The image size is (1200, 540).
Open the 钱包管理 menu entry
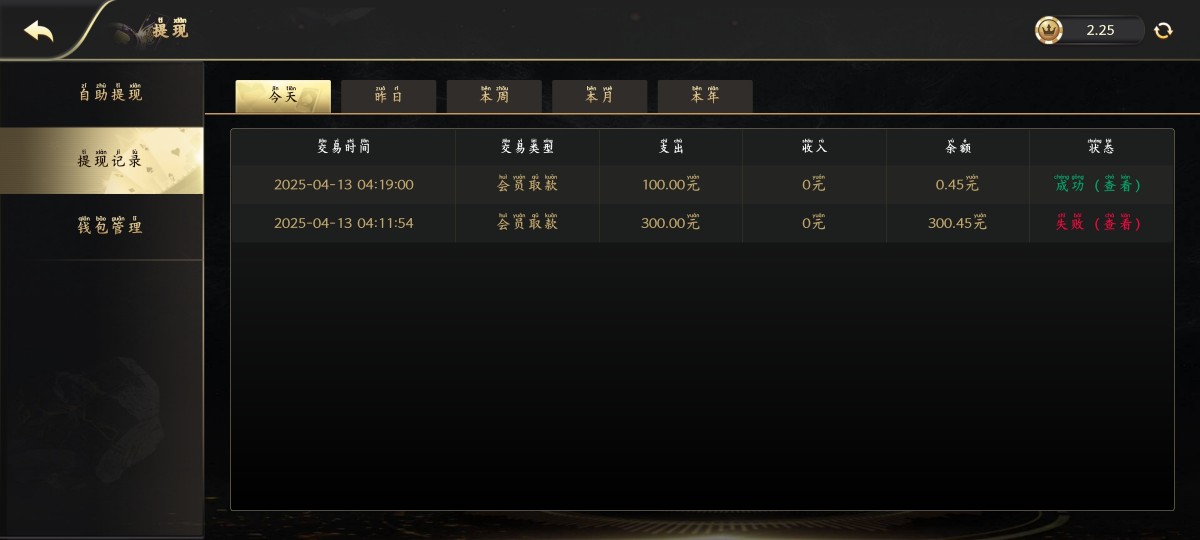(110, 227)
